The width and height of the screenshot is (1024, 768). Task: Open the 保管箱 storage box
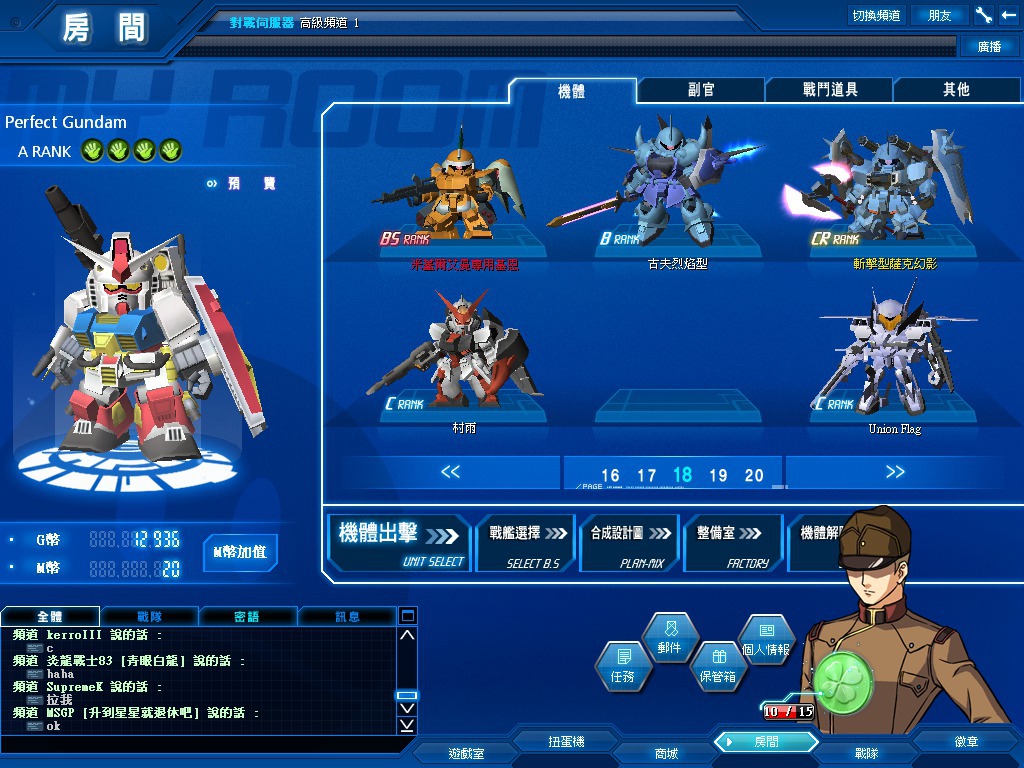tap(717, 665)
